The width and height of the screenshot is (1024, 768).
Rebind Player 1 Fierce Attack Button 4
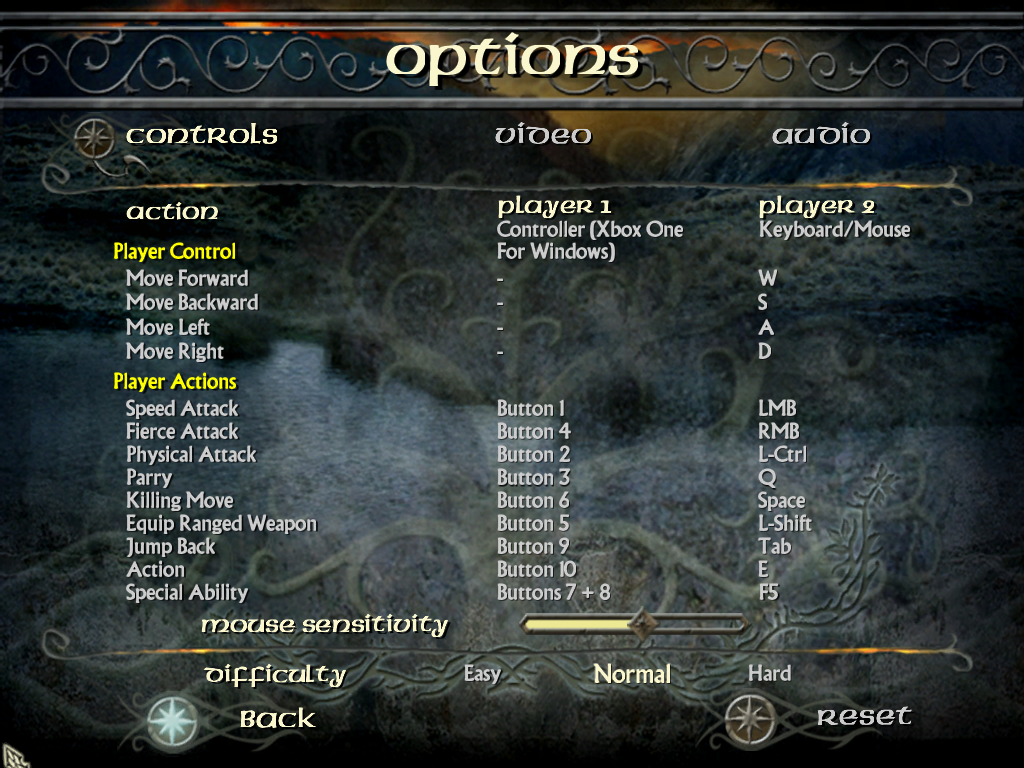tap(533, 432)
